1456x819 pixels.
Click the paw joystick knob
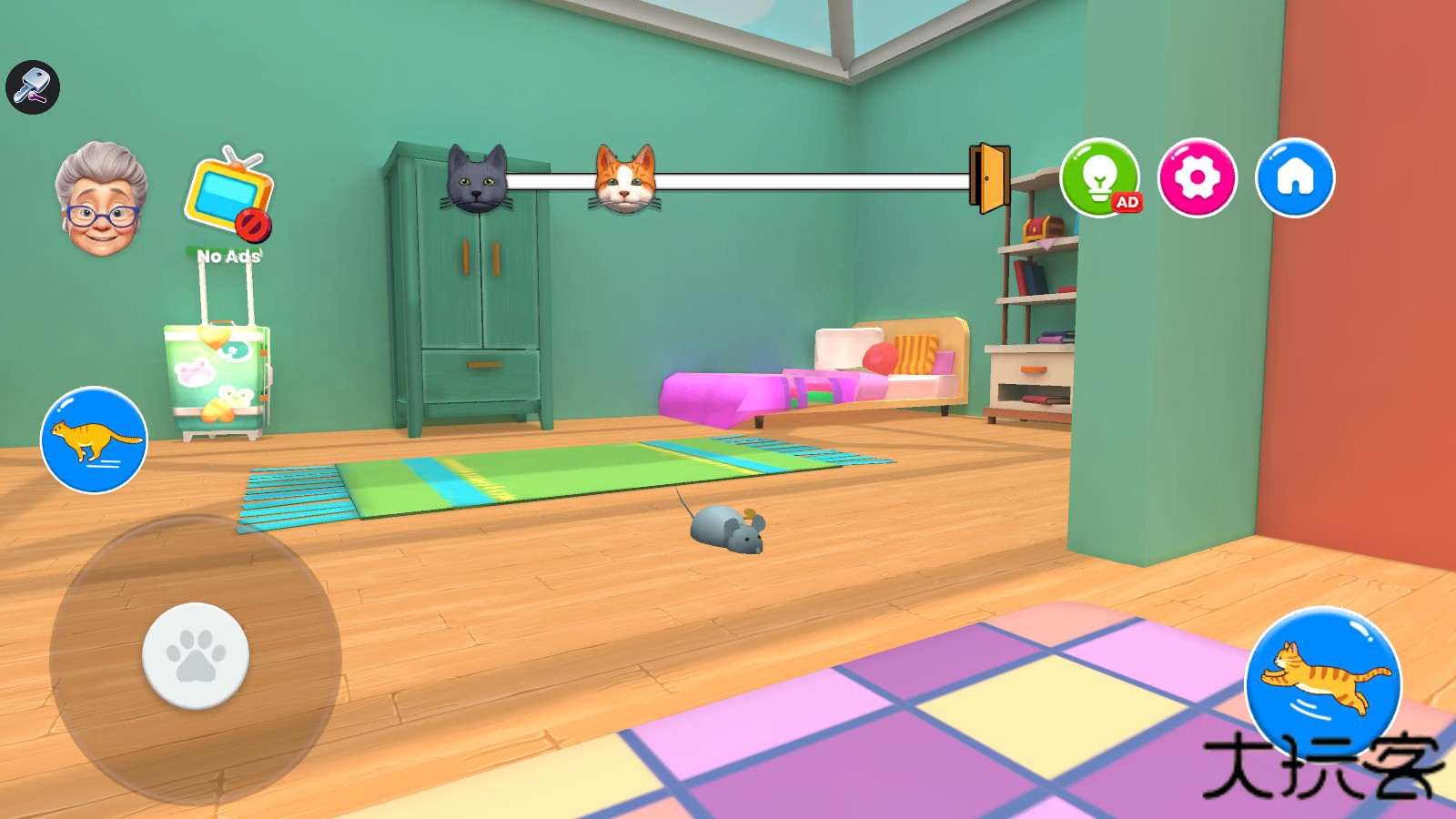pos(196,655)
